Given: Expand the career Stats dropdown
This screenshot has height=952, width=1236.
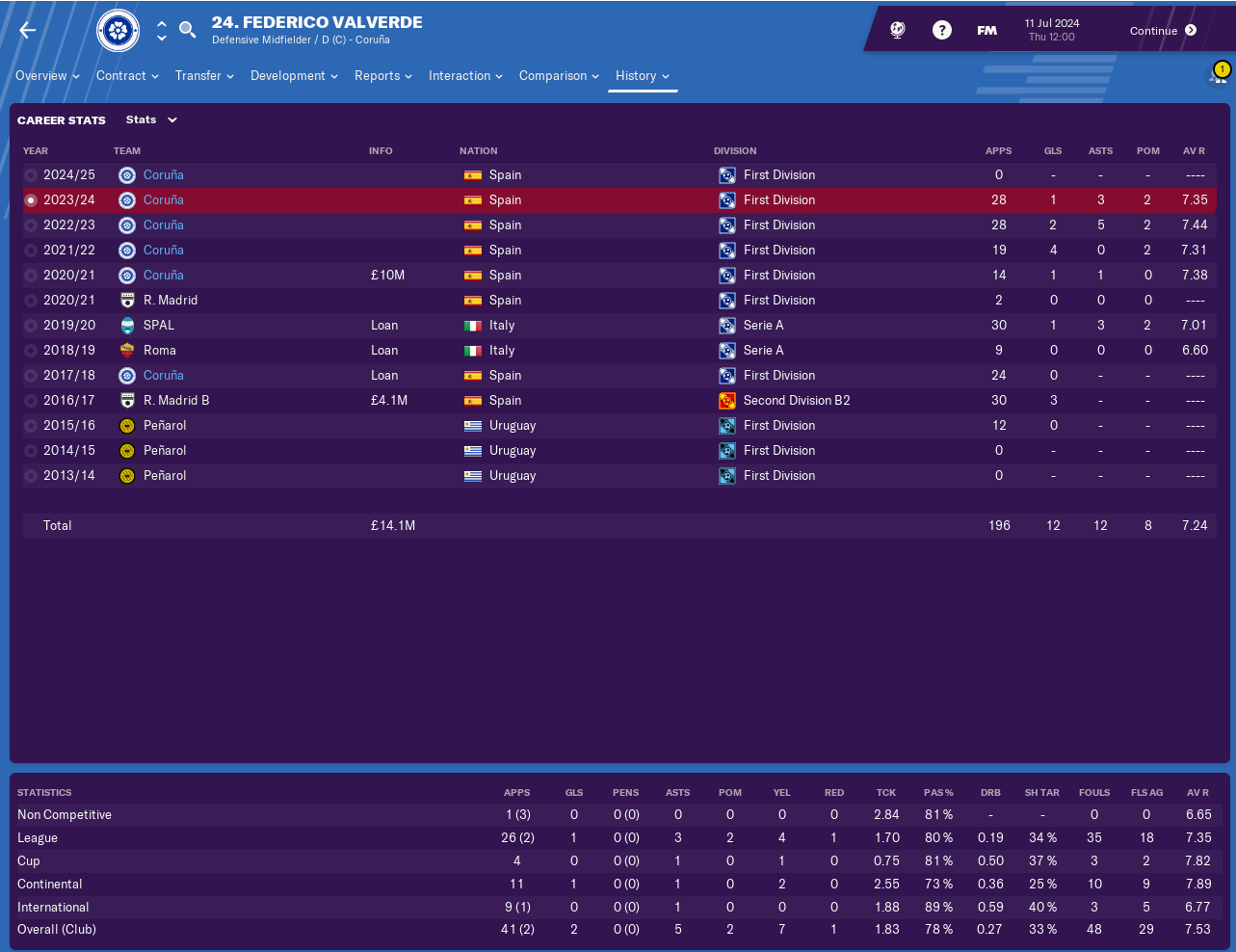Looking at the screenshot, I should pyautogui.click(x=152, y=120).
